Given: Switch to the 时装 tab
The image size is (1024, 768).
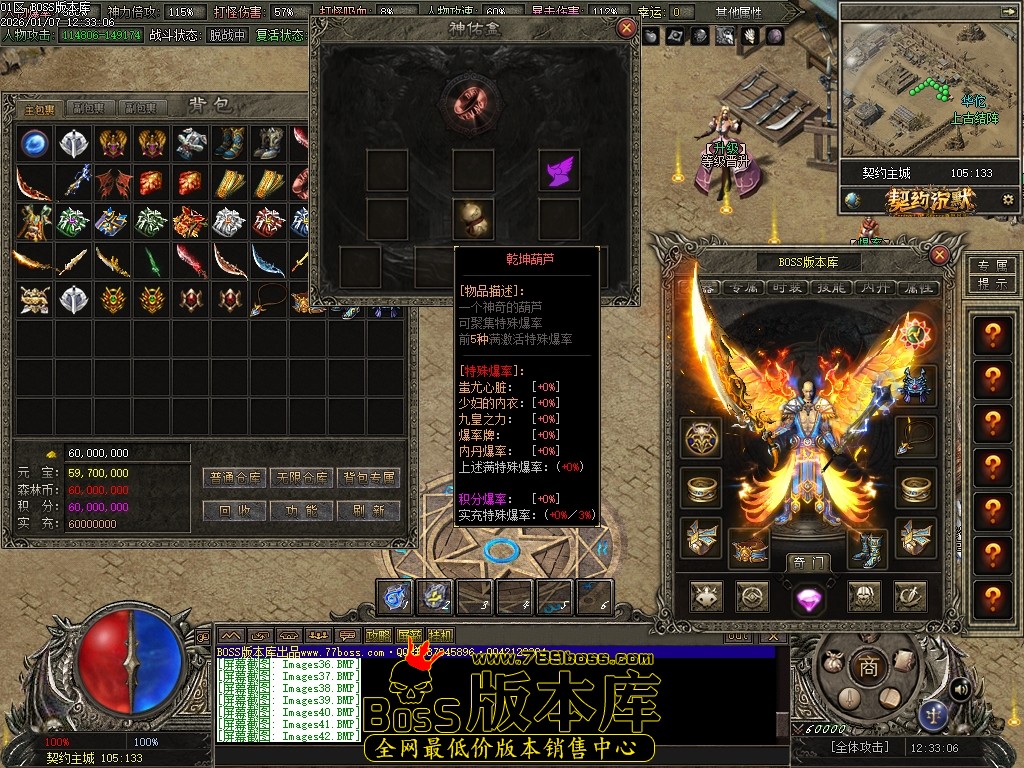Looking at the screenshot, I should click(785, 287).
